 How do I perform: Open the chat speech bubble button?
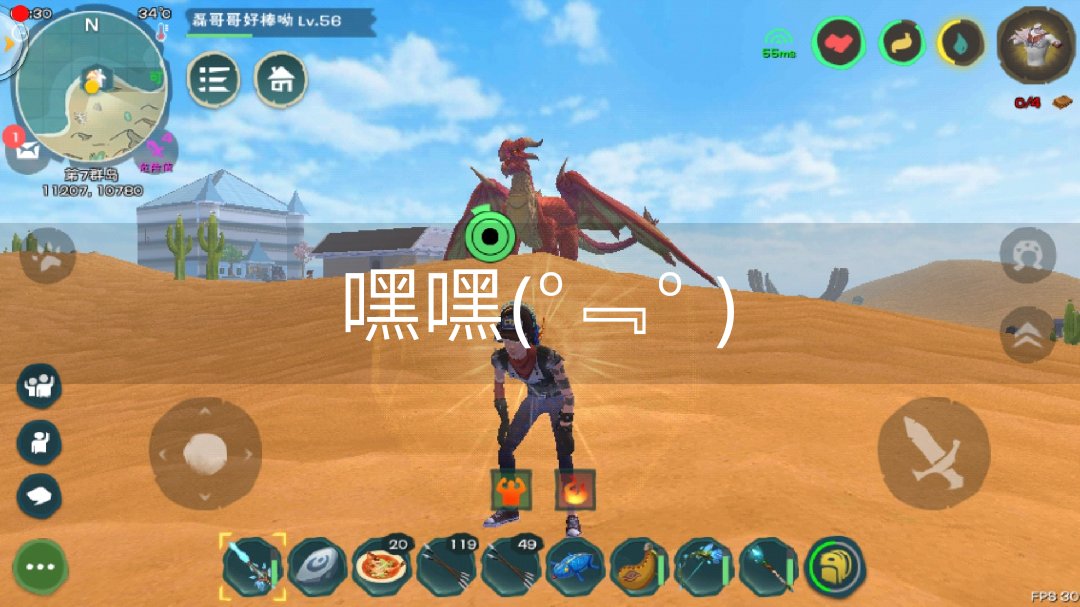[x=40, y=496]
